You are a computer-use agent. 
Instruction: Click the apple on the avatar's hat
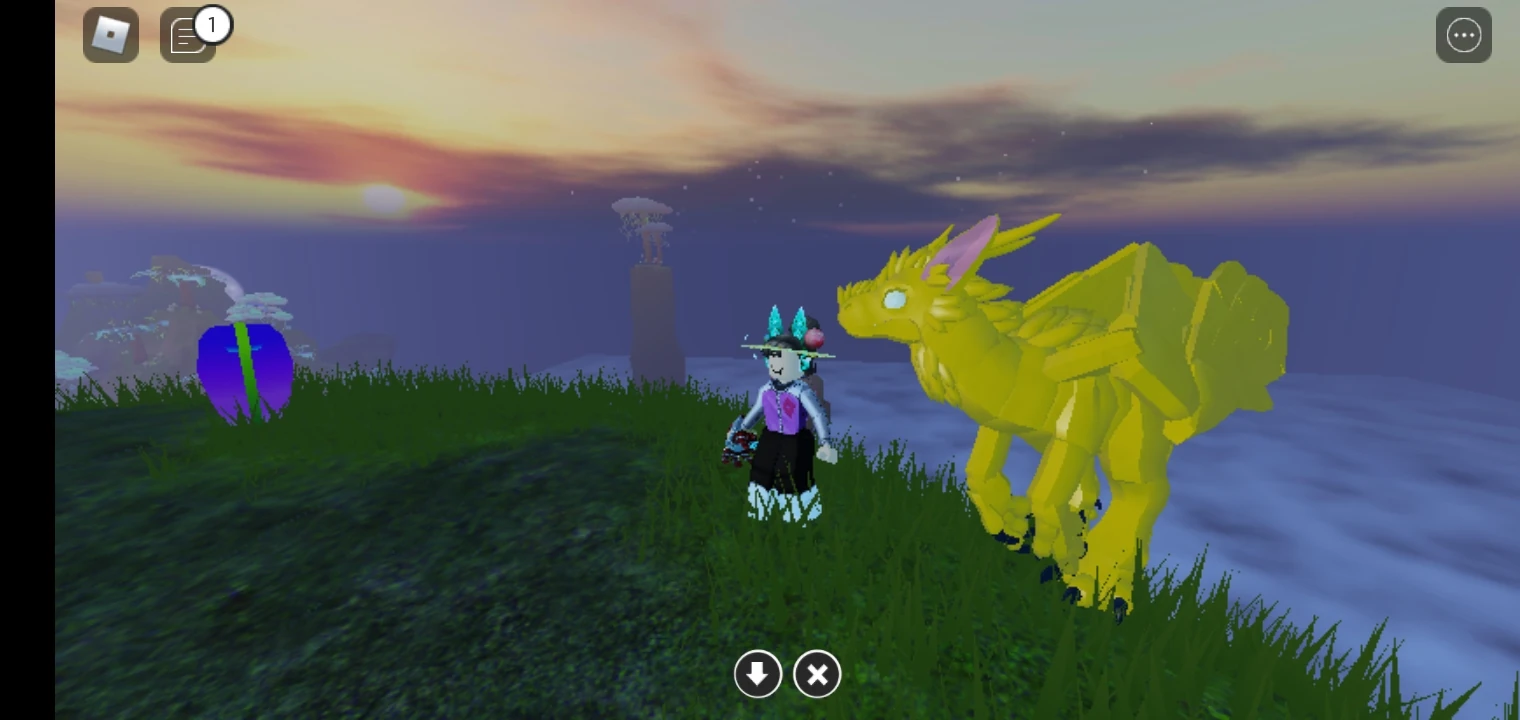816,340
